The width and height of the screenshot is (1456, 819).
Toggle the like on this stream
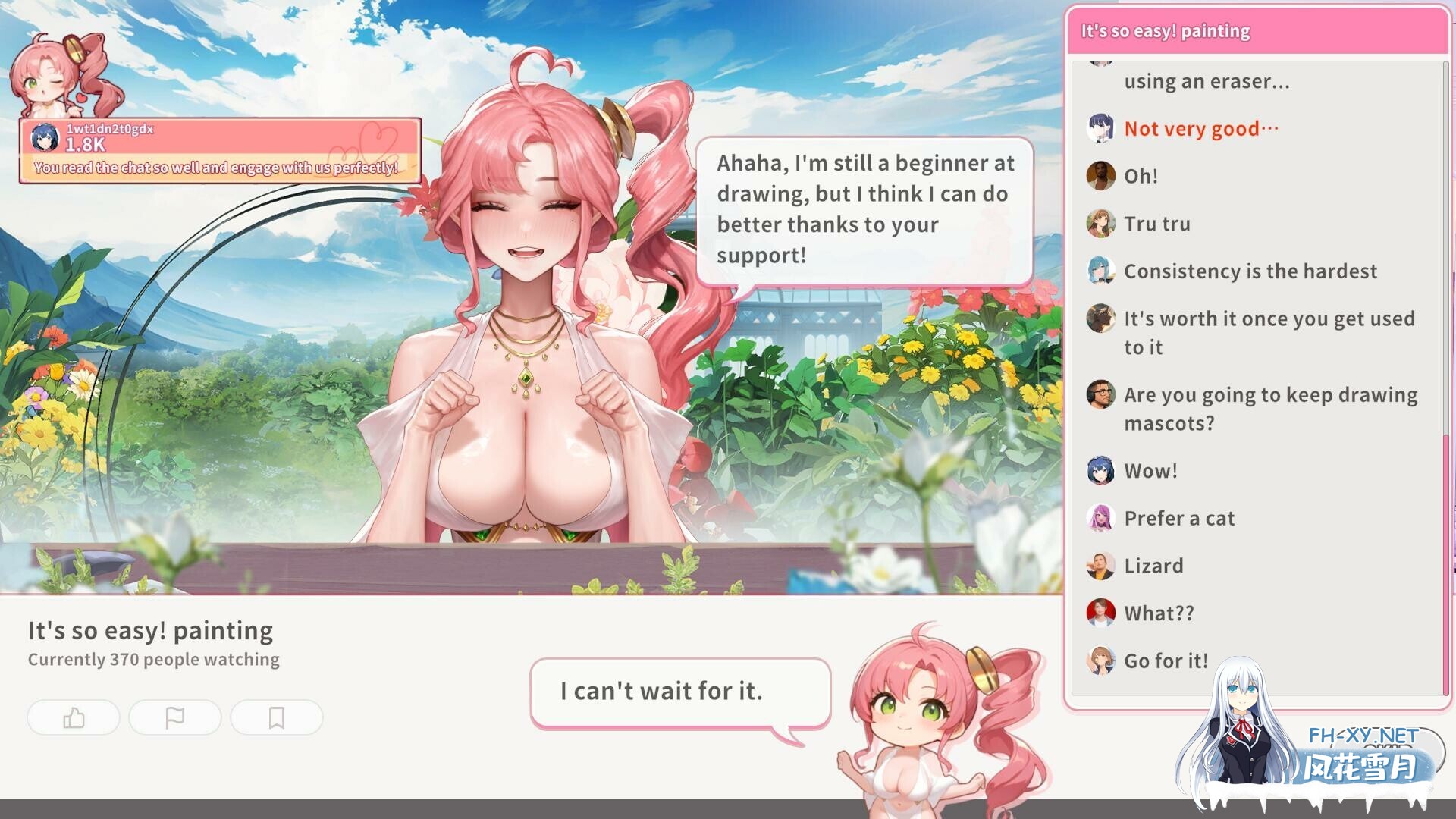point(74,717)
